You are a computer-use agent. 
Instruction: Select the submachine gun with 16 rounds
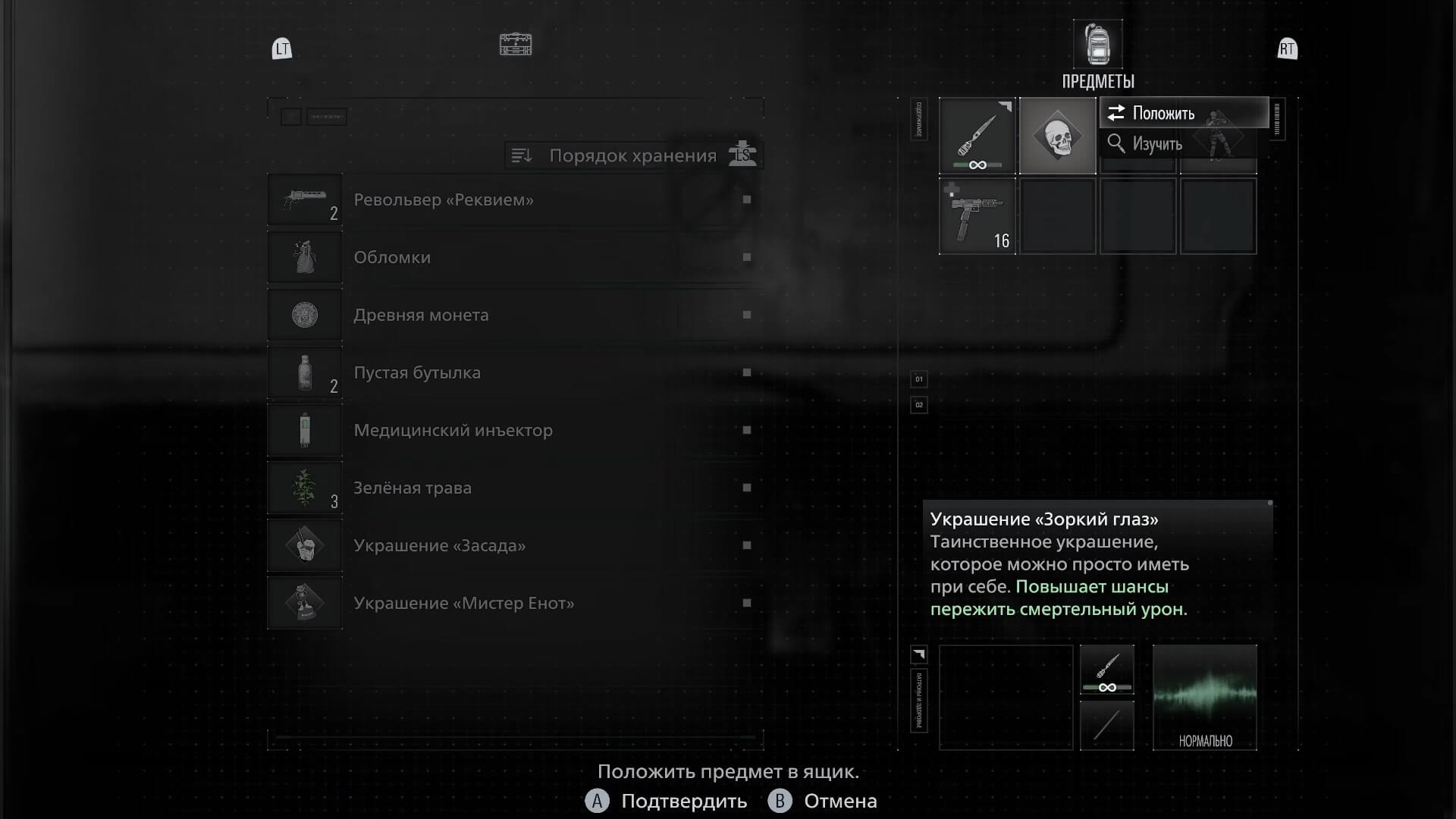point(977,216)
